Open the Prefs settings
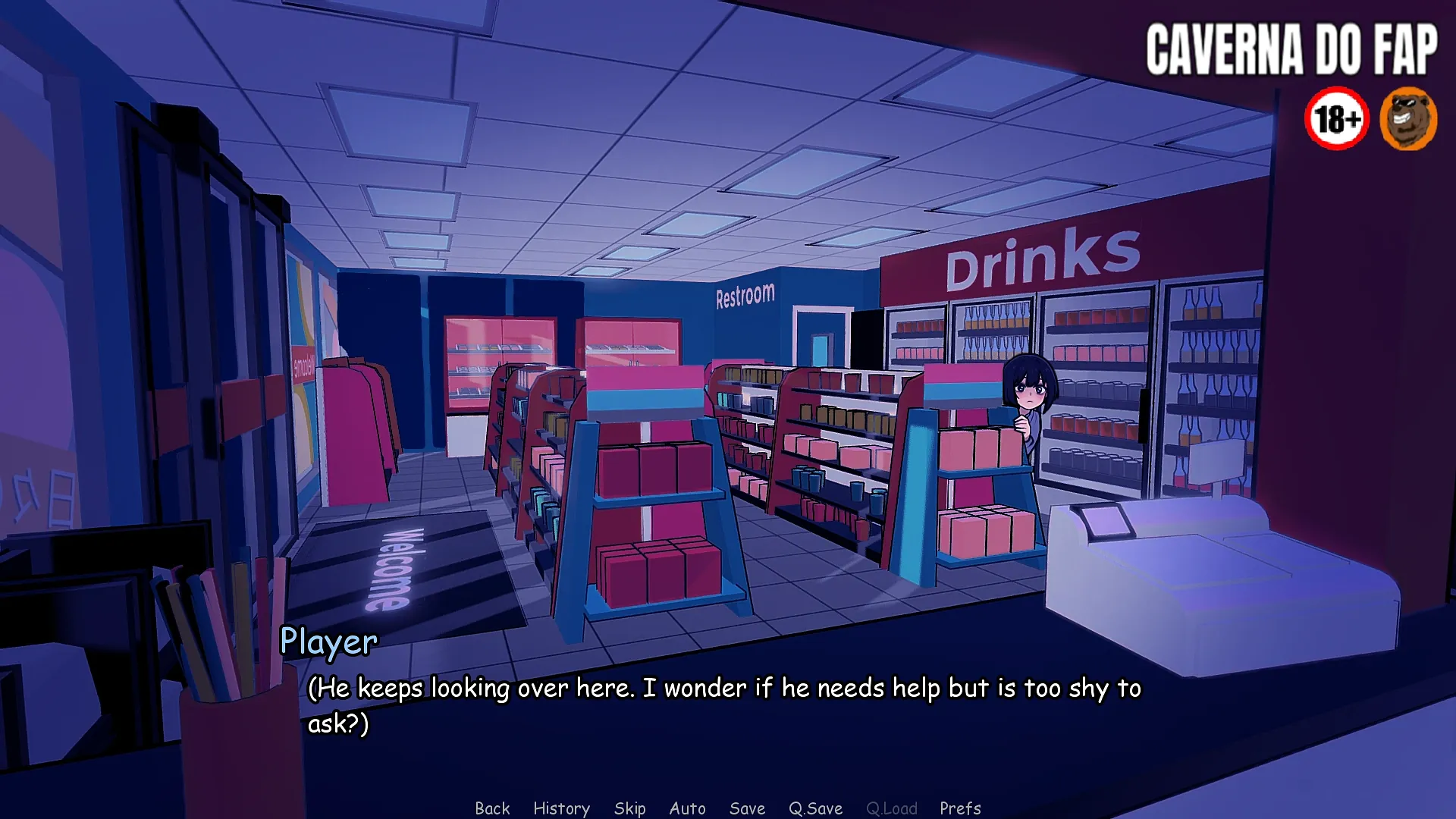 [960, 808]
